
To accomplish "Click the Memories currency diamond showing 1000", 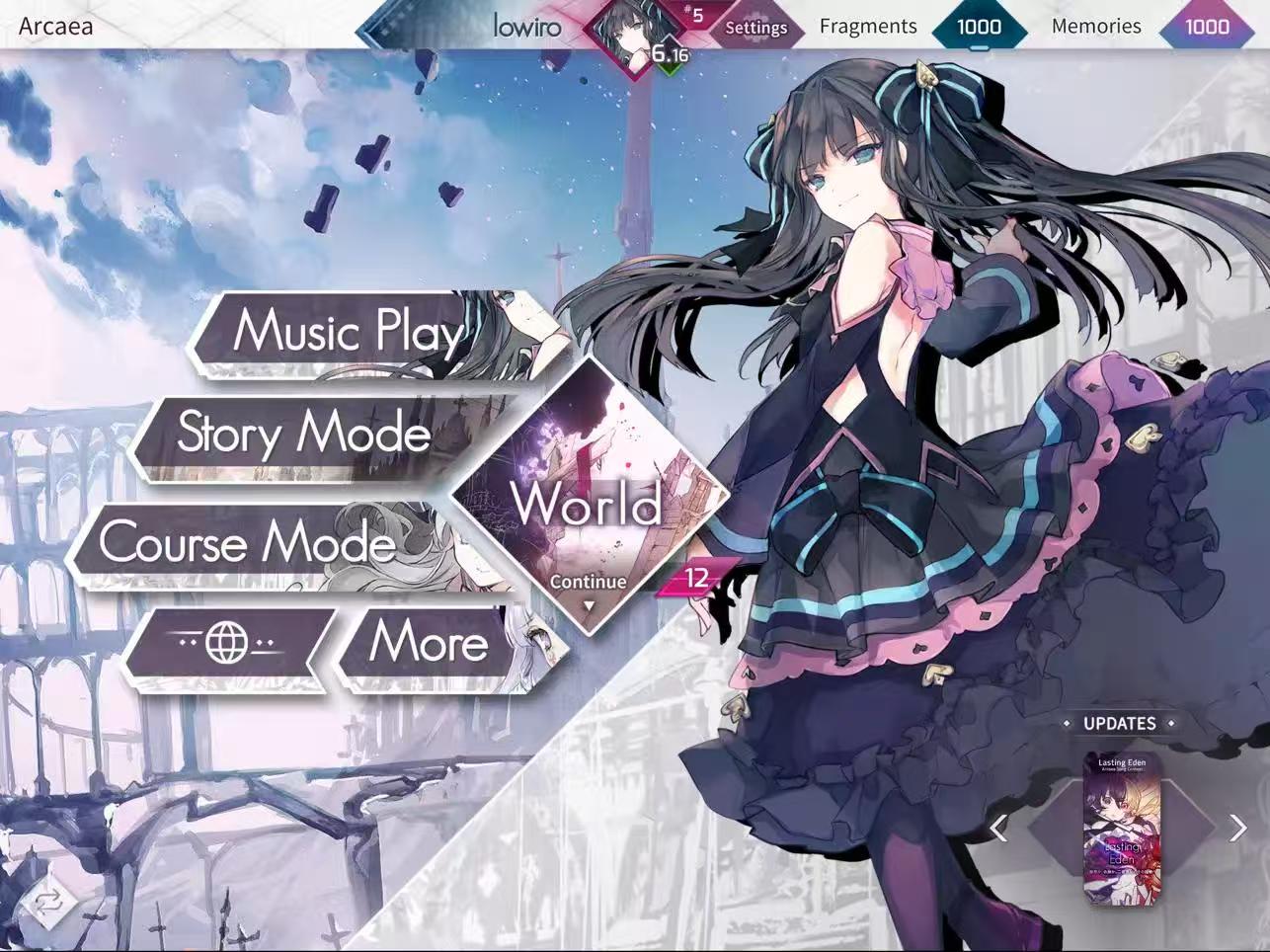I will (x=1207, y=27).
